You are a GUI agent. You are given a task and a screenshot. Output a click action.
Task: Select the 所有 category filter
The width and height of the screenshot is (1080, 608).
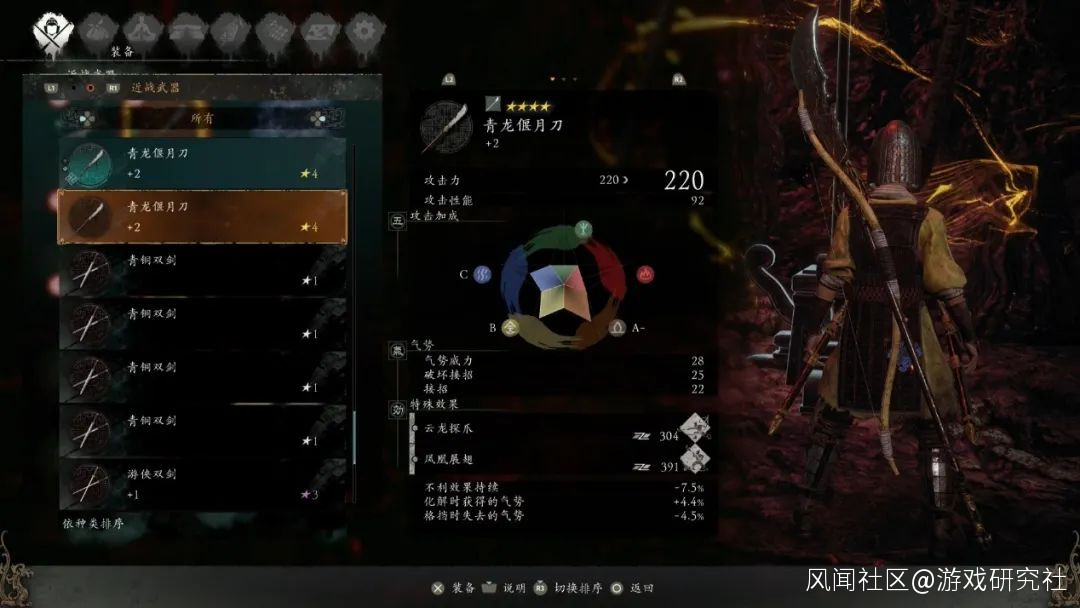(x=202, y=118)
